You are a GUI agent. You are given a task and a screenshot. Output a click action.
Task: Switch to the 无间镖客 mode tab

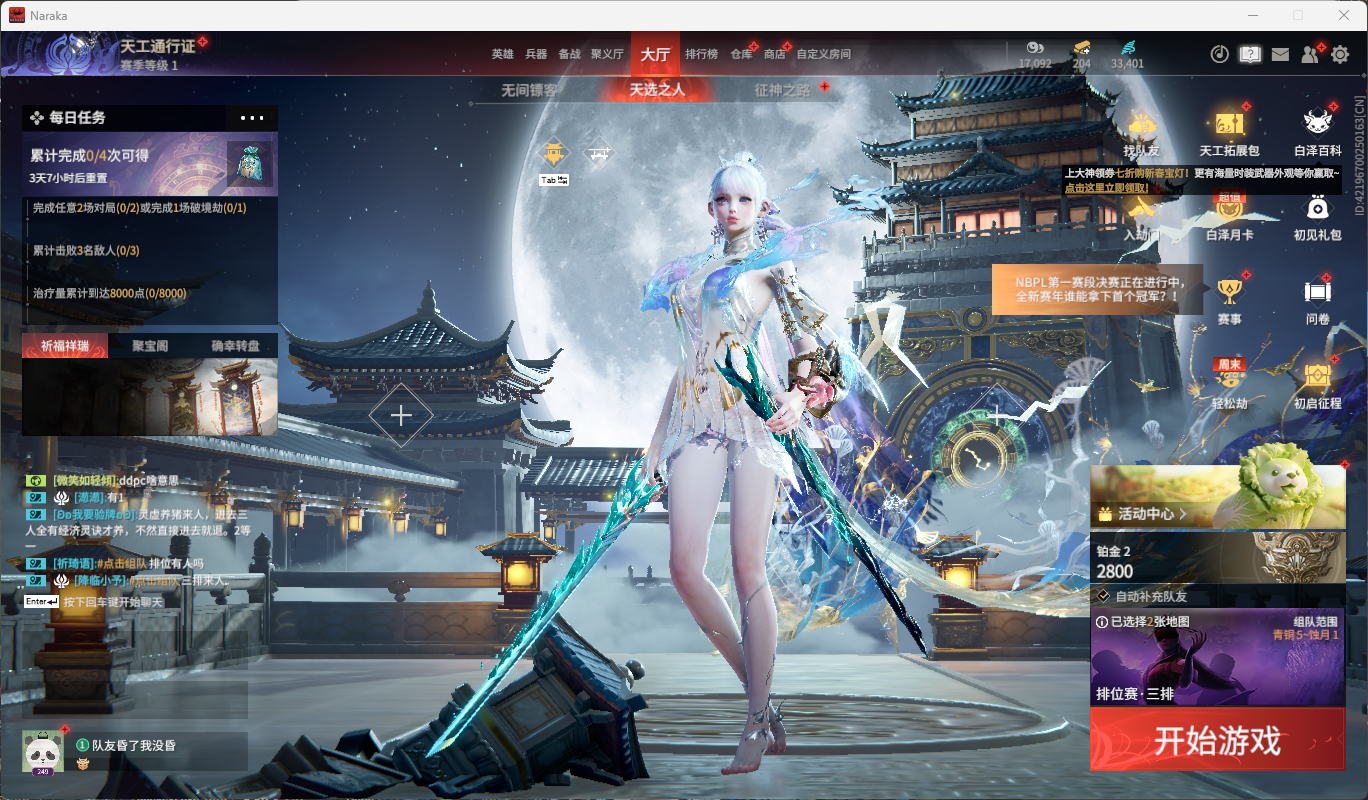(529, 90)
